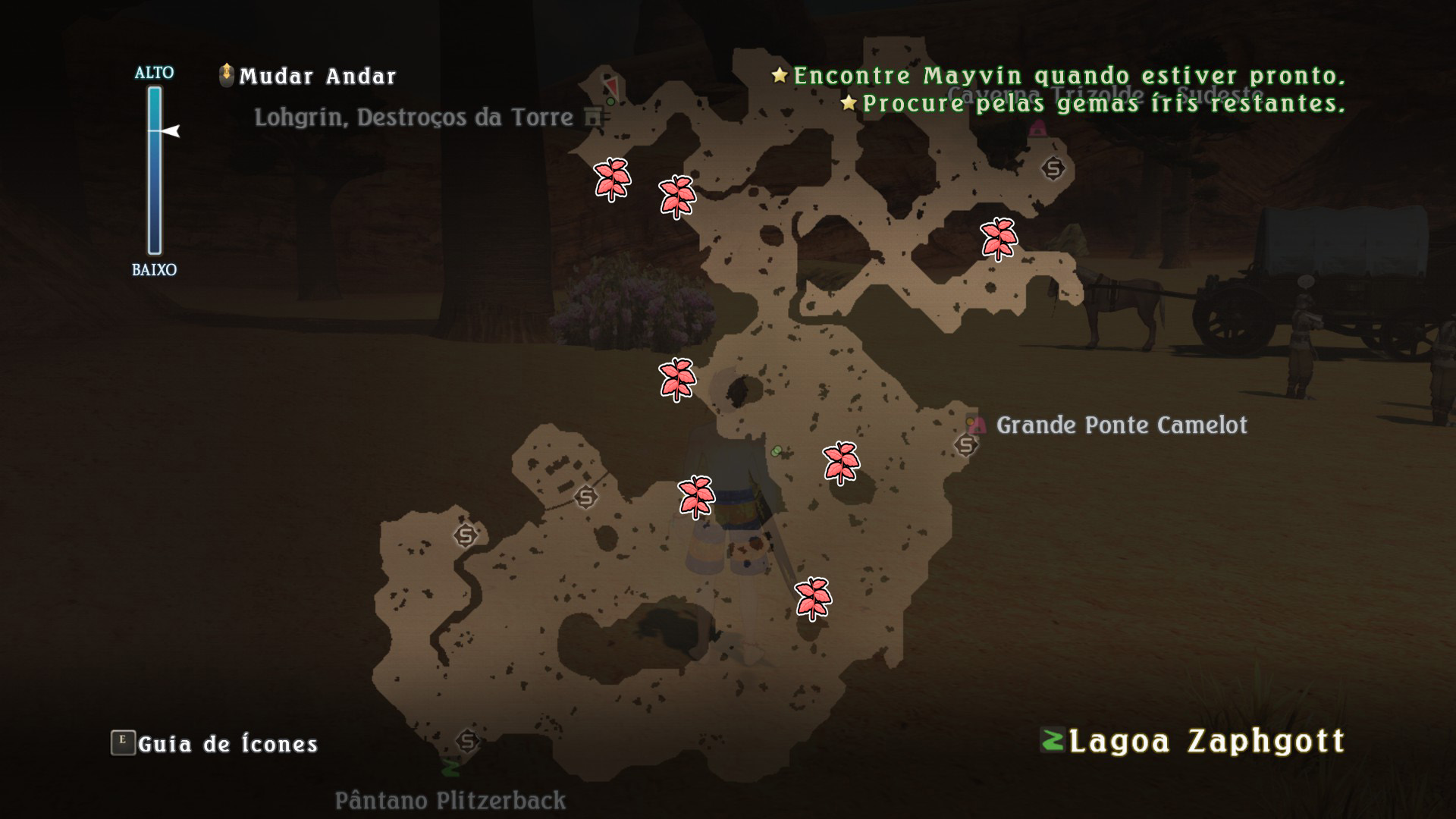Select the herb icon east near Caverna Trizolde
This screenshot has width=1456, height=819.
(999, 240)
